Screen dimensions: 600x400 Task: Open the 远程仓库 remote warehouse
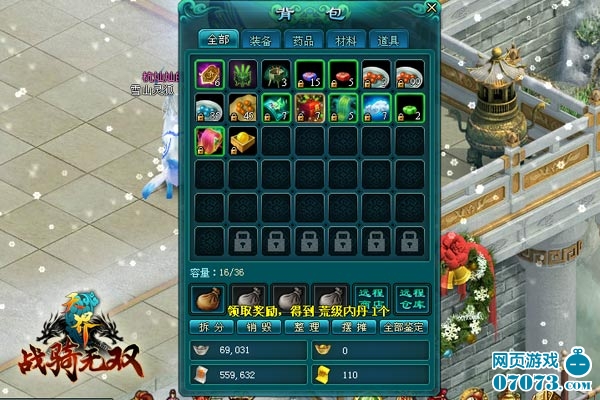tap(408, 298)
